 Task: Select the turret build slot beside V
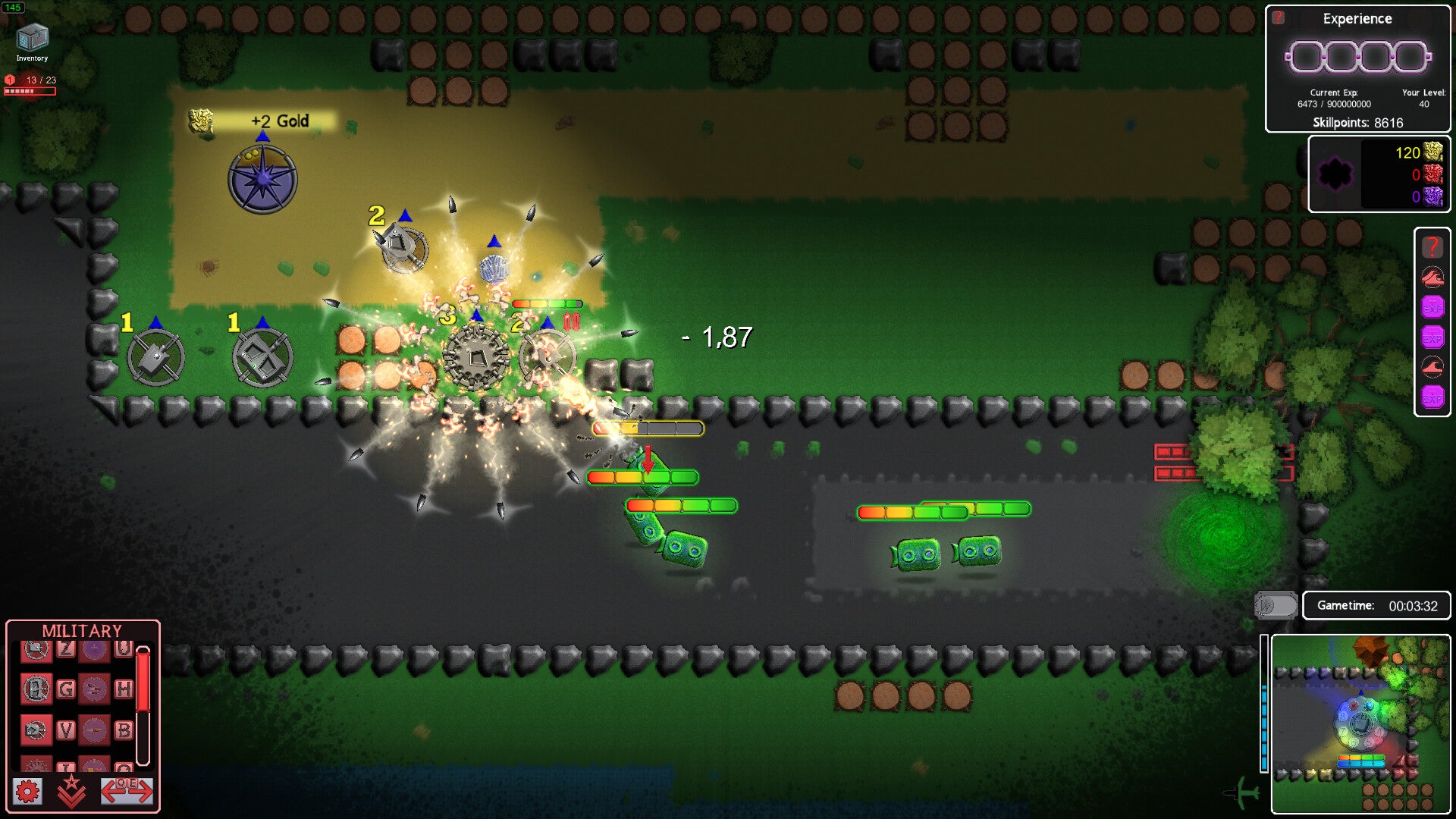[36, 730]
